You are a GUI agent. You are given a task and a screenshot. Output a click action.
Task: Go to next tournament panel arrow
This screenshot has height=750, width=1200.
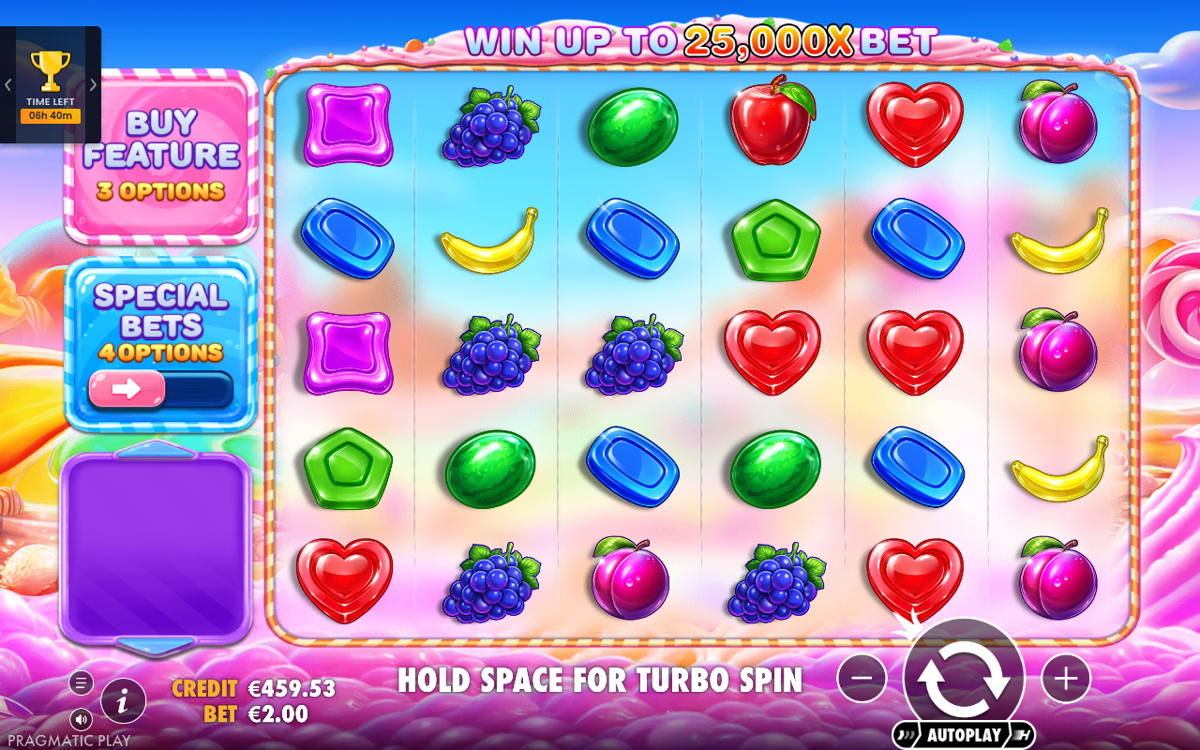point(94,85)
